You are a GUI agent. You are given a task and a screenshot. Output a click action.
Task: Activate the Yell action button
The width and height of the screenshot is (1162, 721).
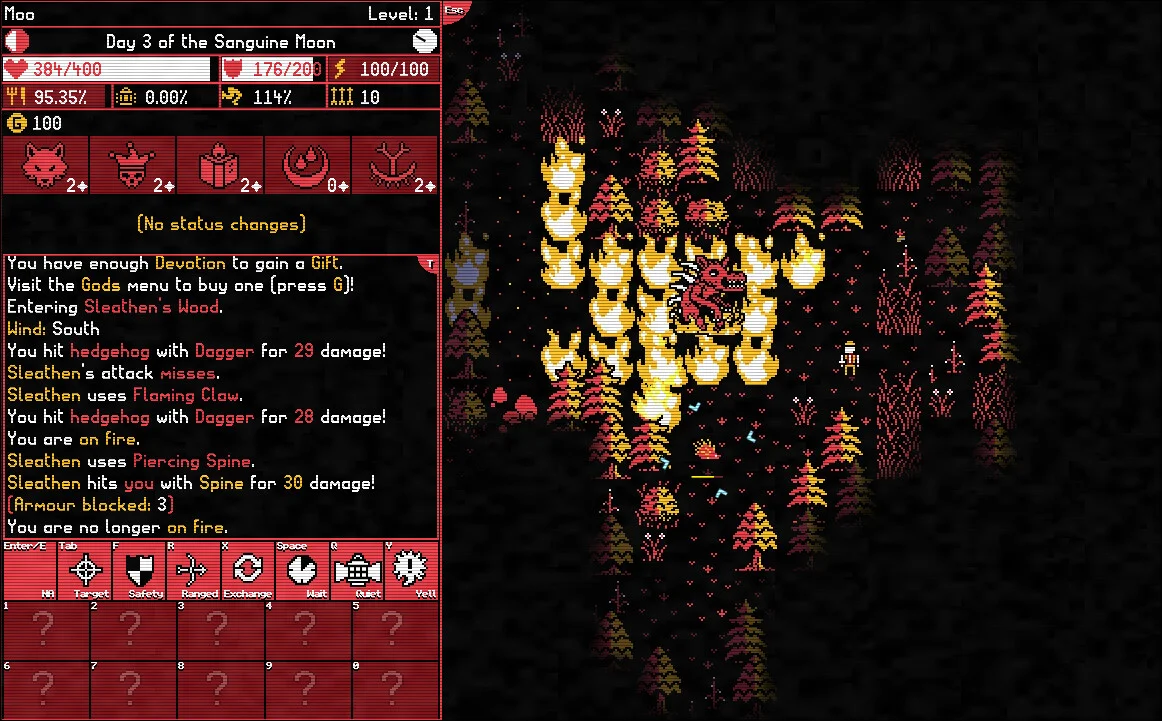tap(410, 571)
